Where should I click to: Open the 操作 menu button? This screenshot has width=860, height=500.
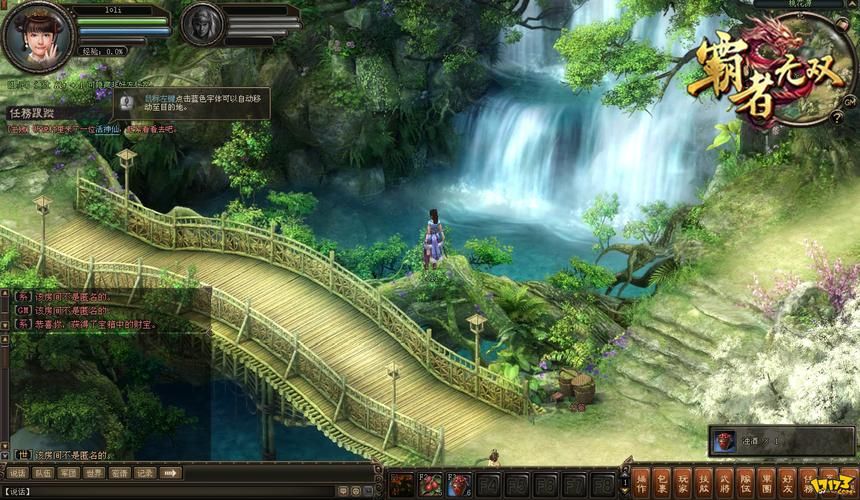point(641,480)
